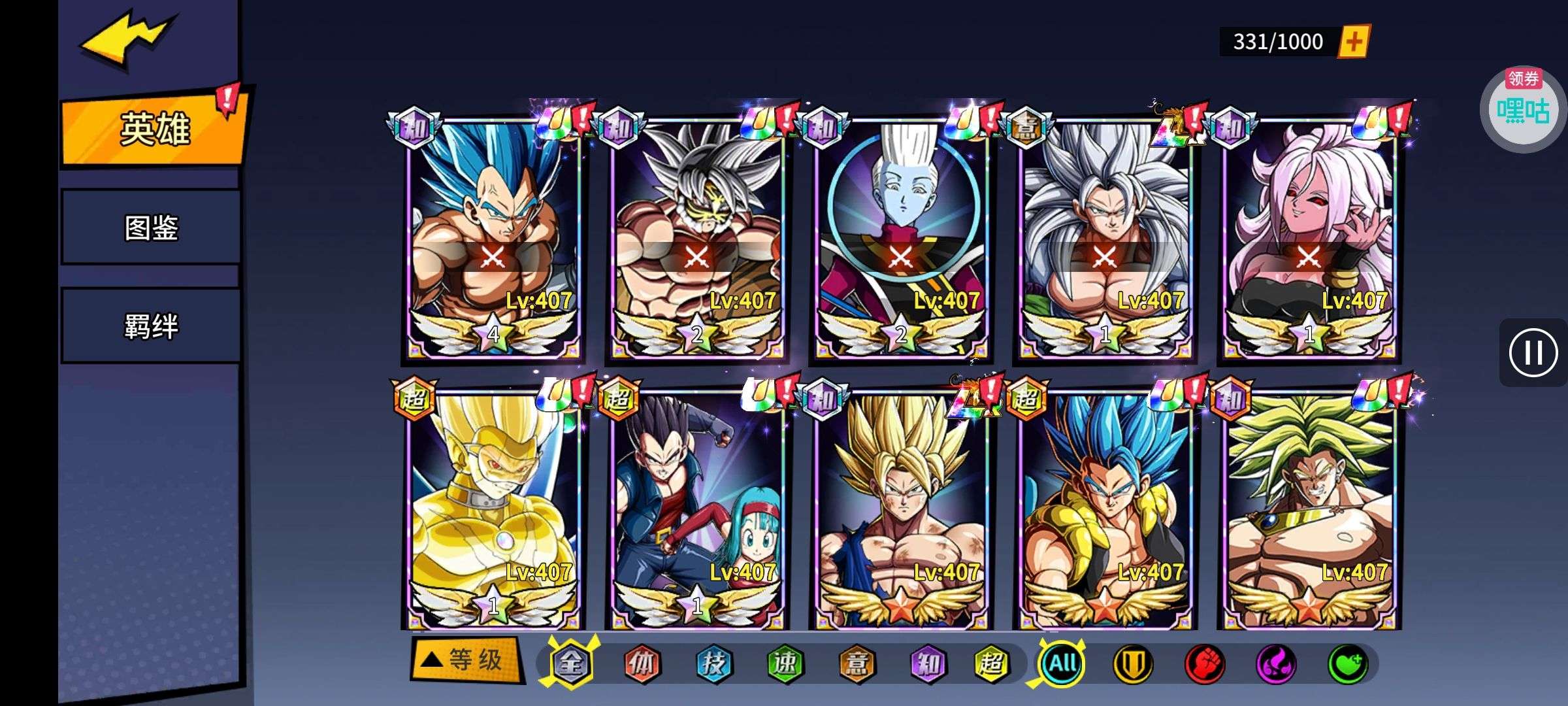1568x706 pixels.
Task: Show all classes with the All filter
Action: click(x=1062, y=664)
